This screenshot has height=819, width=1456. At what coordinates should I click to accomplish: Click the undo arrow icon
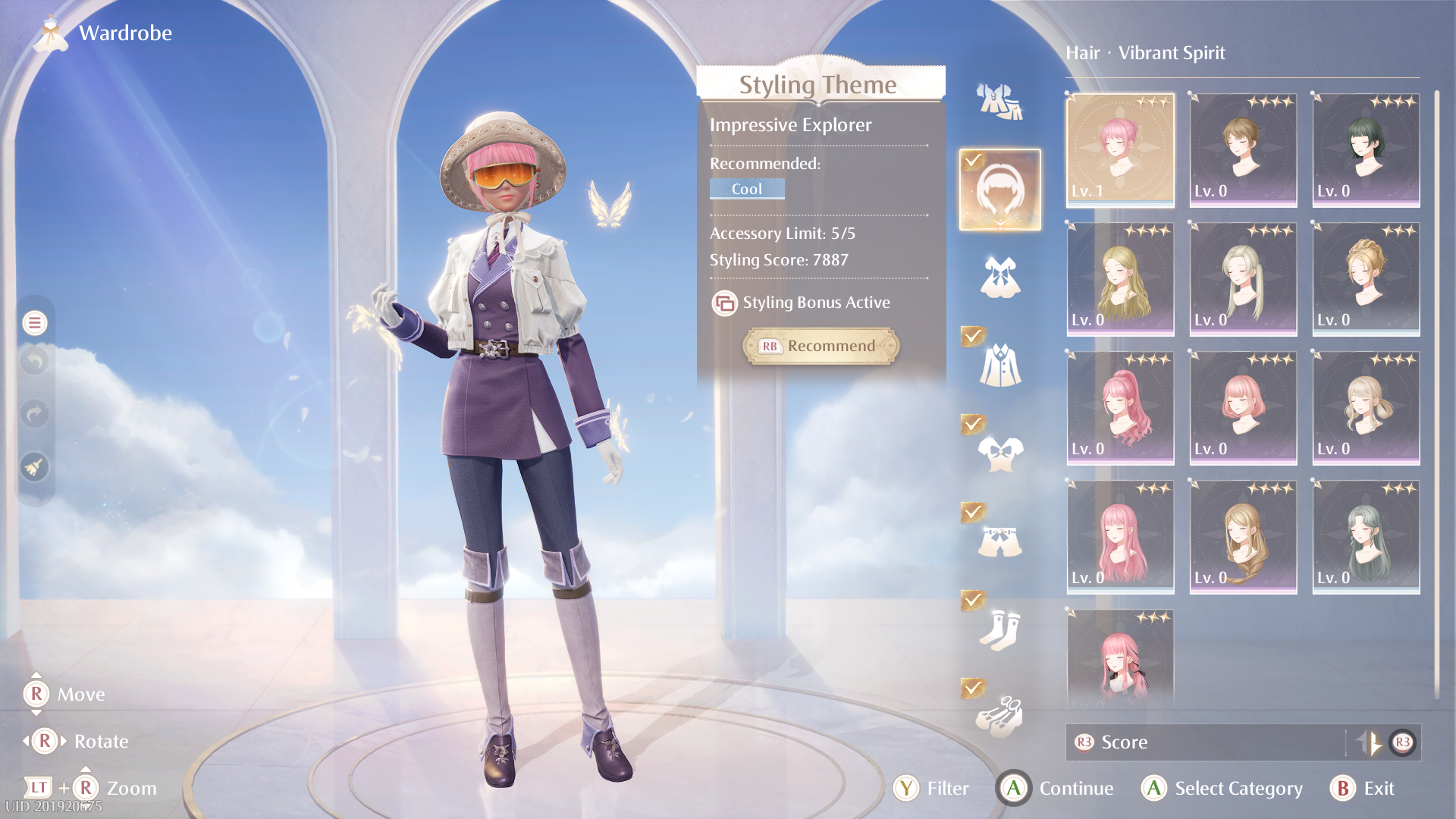pos(35,361)
